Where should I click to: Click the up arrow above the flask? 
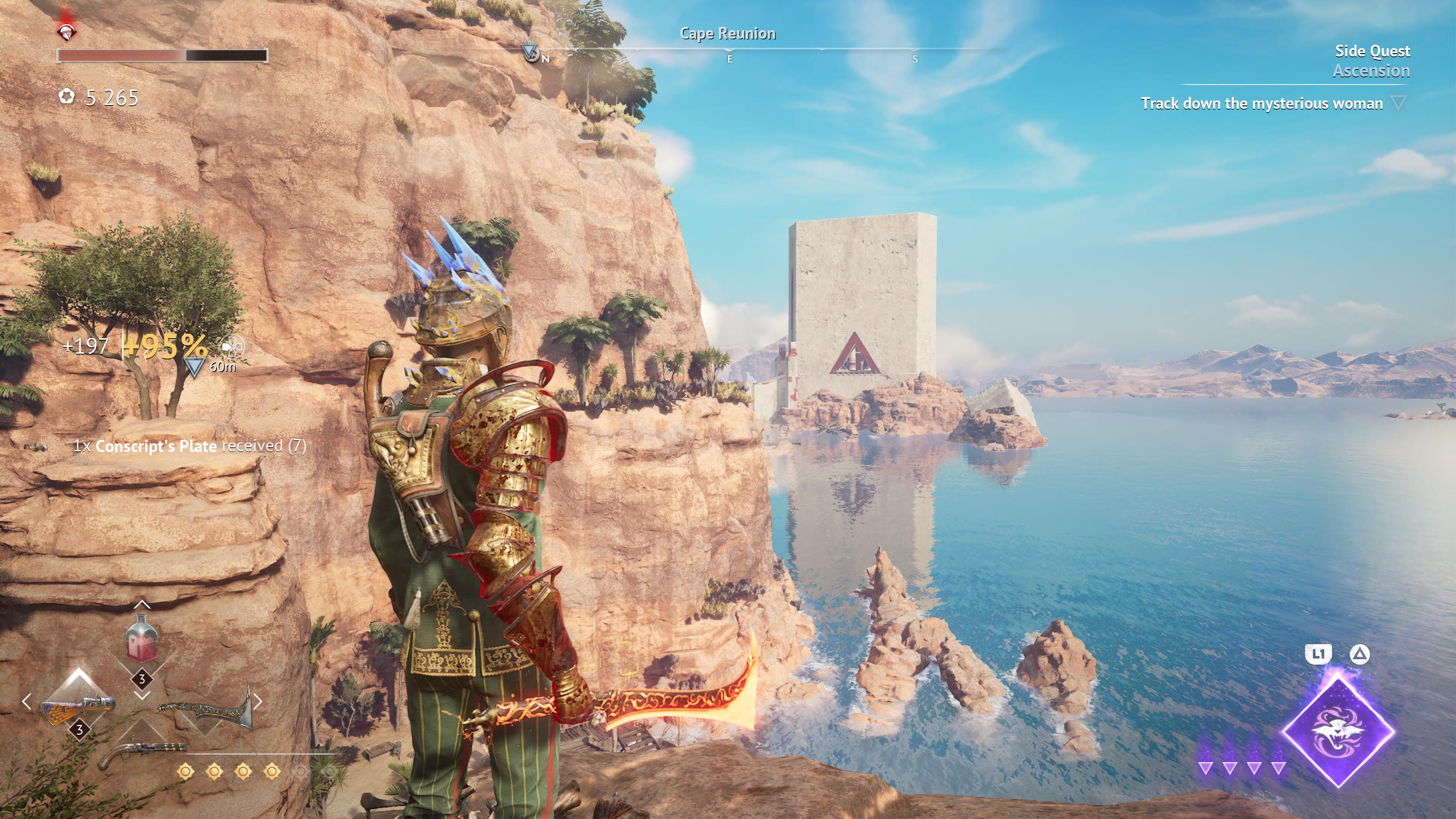142,605
